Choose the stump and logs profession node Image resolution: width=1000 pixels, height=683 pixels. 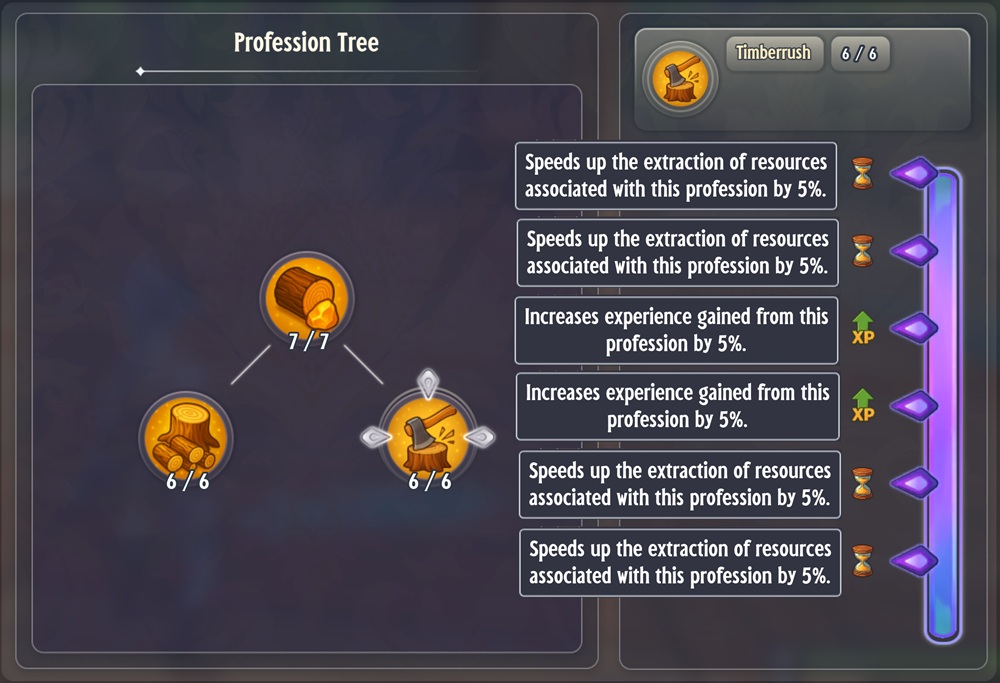click(x=186, y=438)
